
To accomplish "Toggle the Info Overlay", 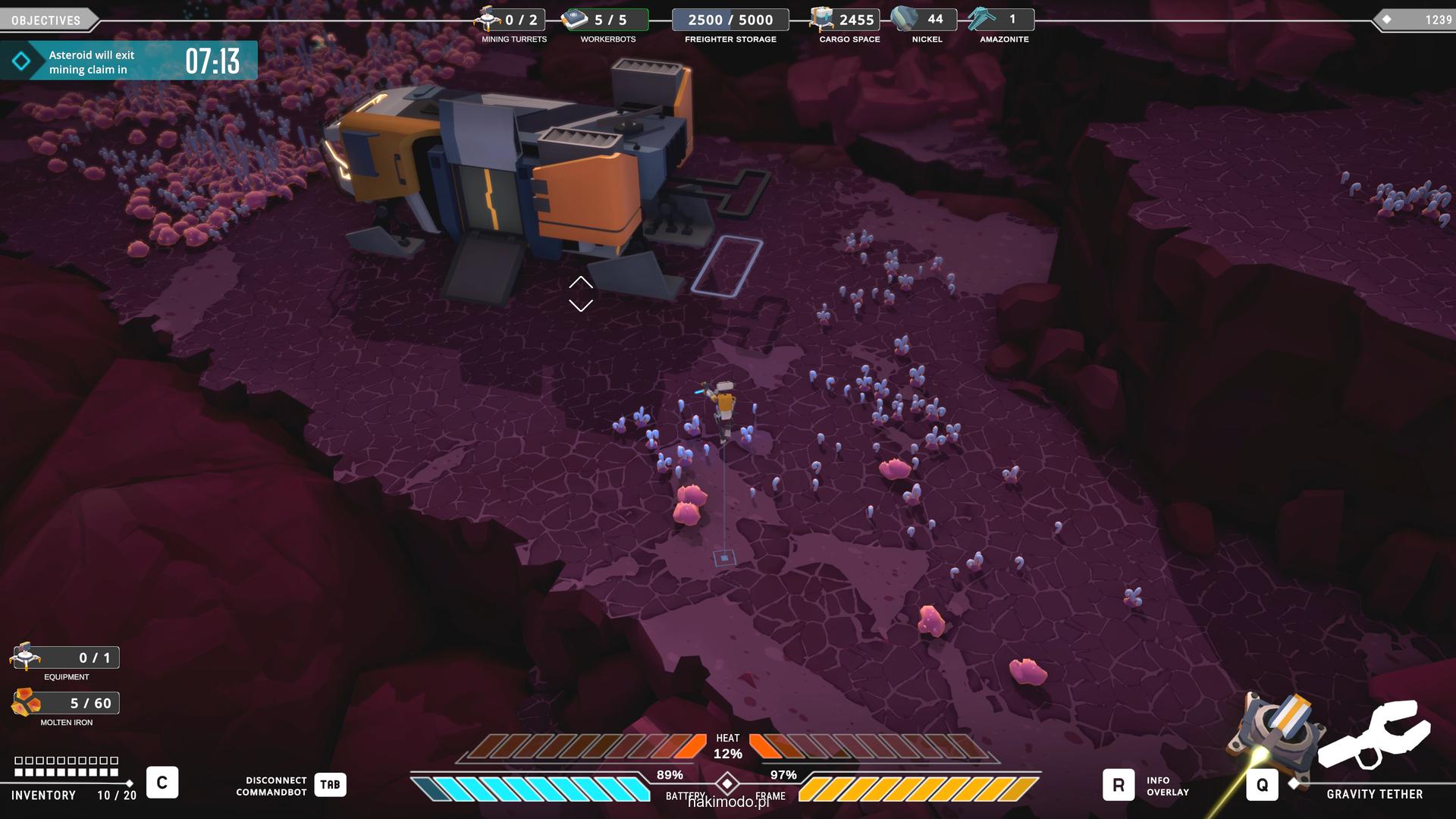I will tap(1118, 785).
